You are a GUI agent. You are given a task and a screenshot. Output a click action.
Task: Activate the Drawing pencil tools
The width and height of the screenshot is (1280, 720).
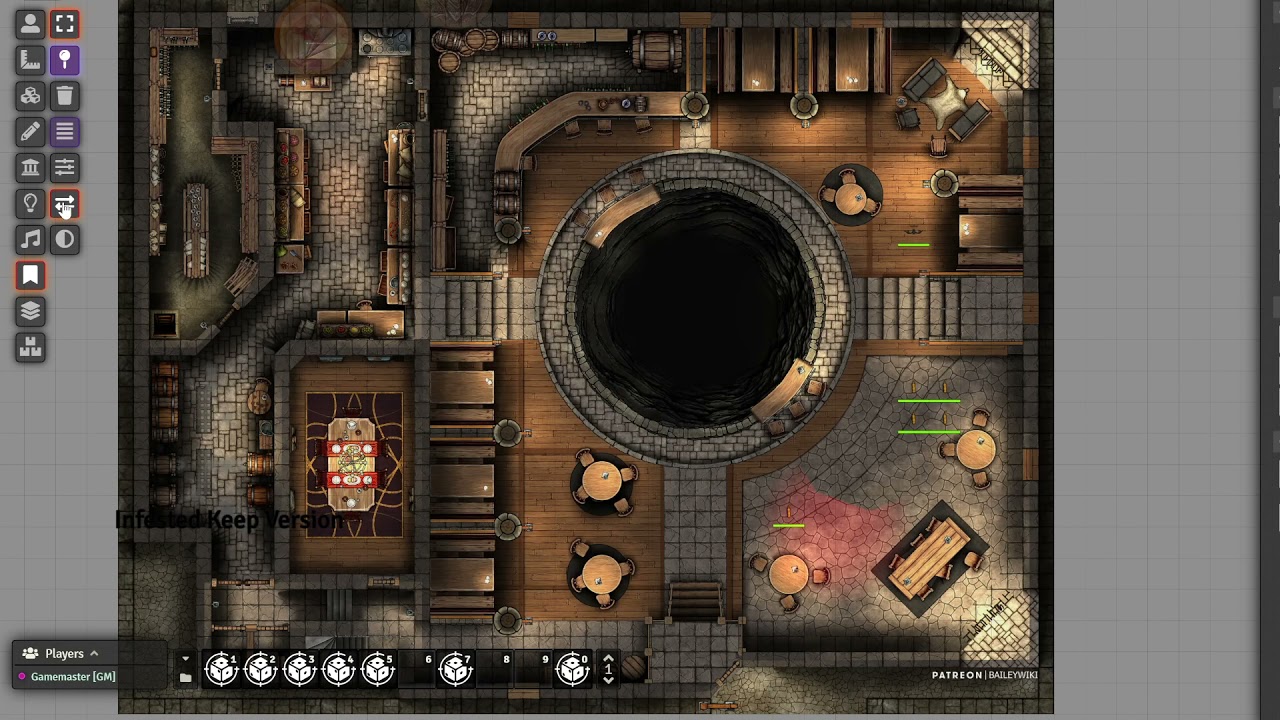[30, 132]
